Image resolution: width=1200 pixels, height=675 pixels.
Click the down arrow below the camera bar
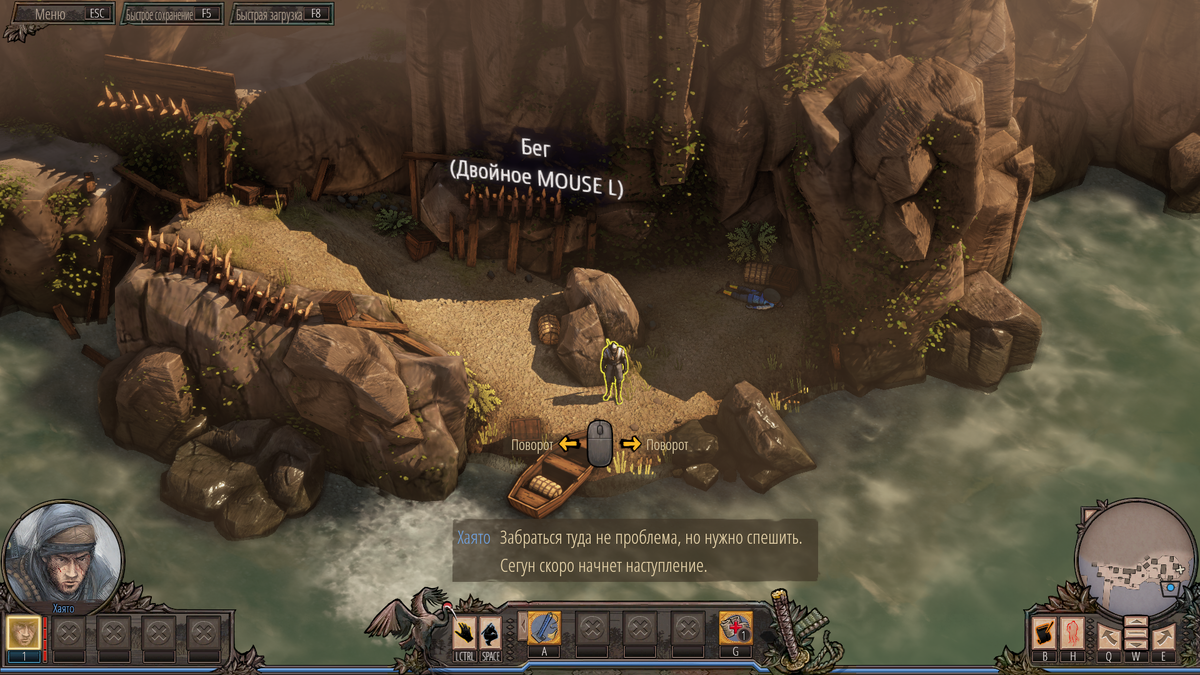pos(1136,645)
